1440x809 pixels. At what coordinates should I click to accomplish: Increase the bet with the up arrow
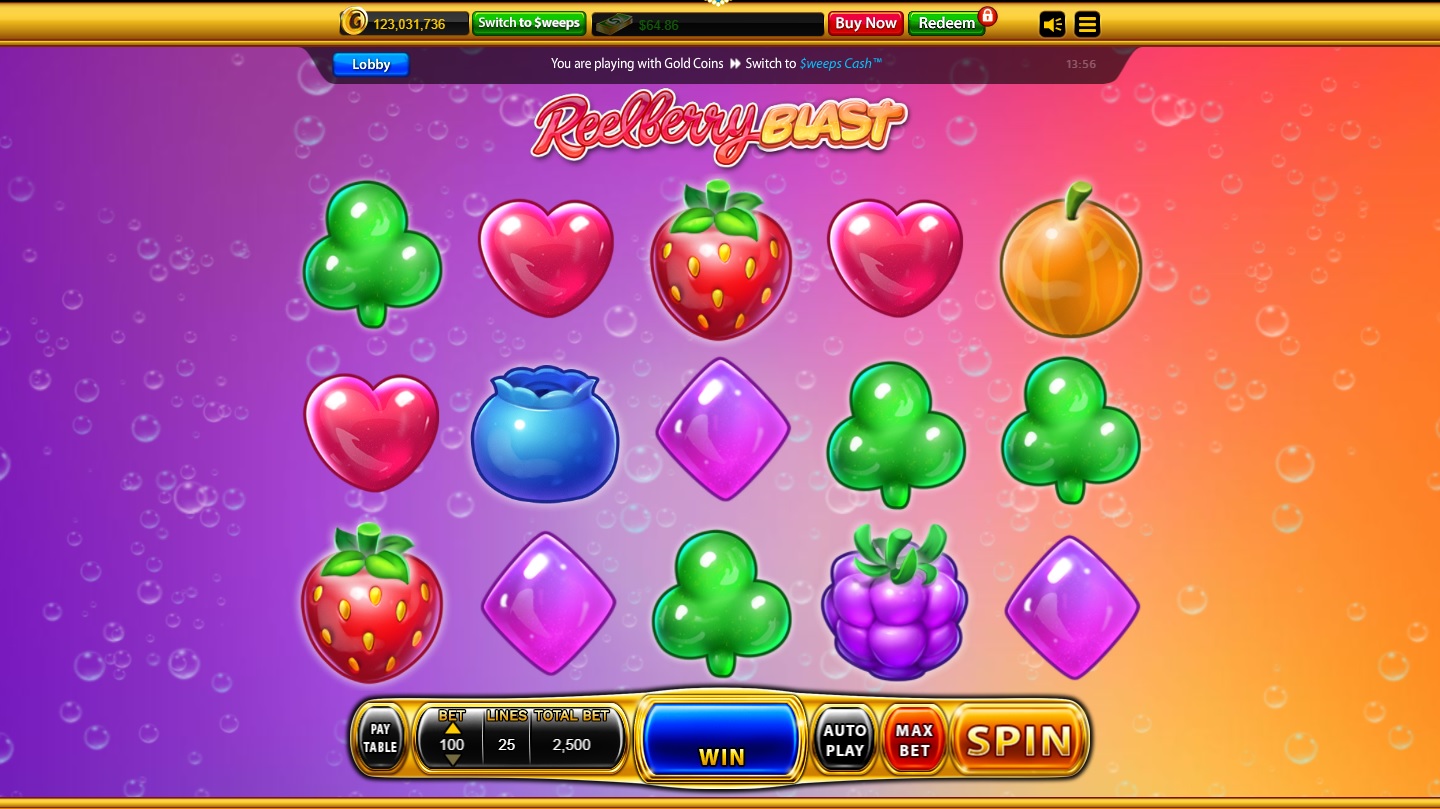450,728
